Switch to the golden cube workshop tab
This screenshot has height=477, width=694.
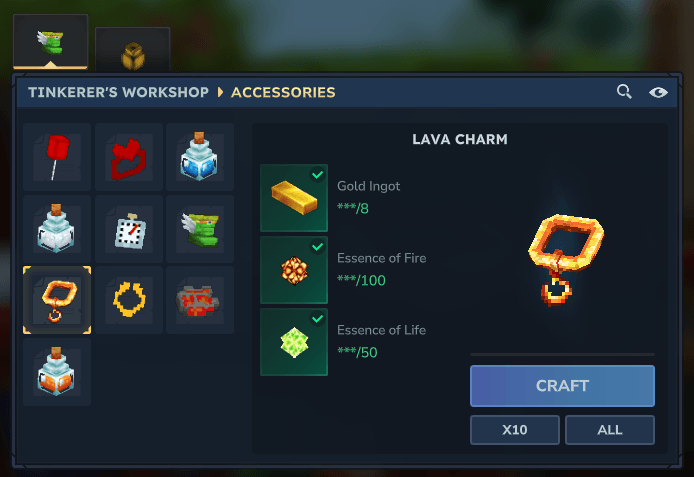pos(132,50)
